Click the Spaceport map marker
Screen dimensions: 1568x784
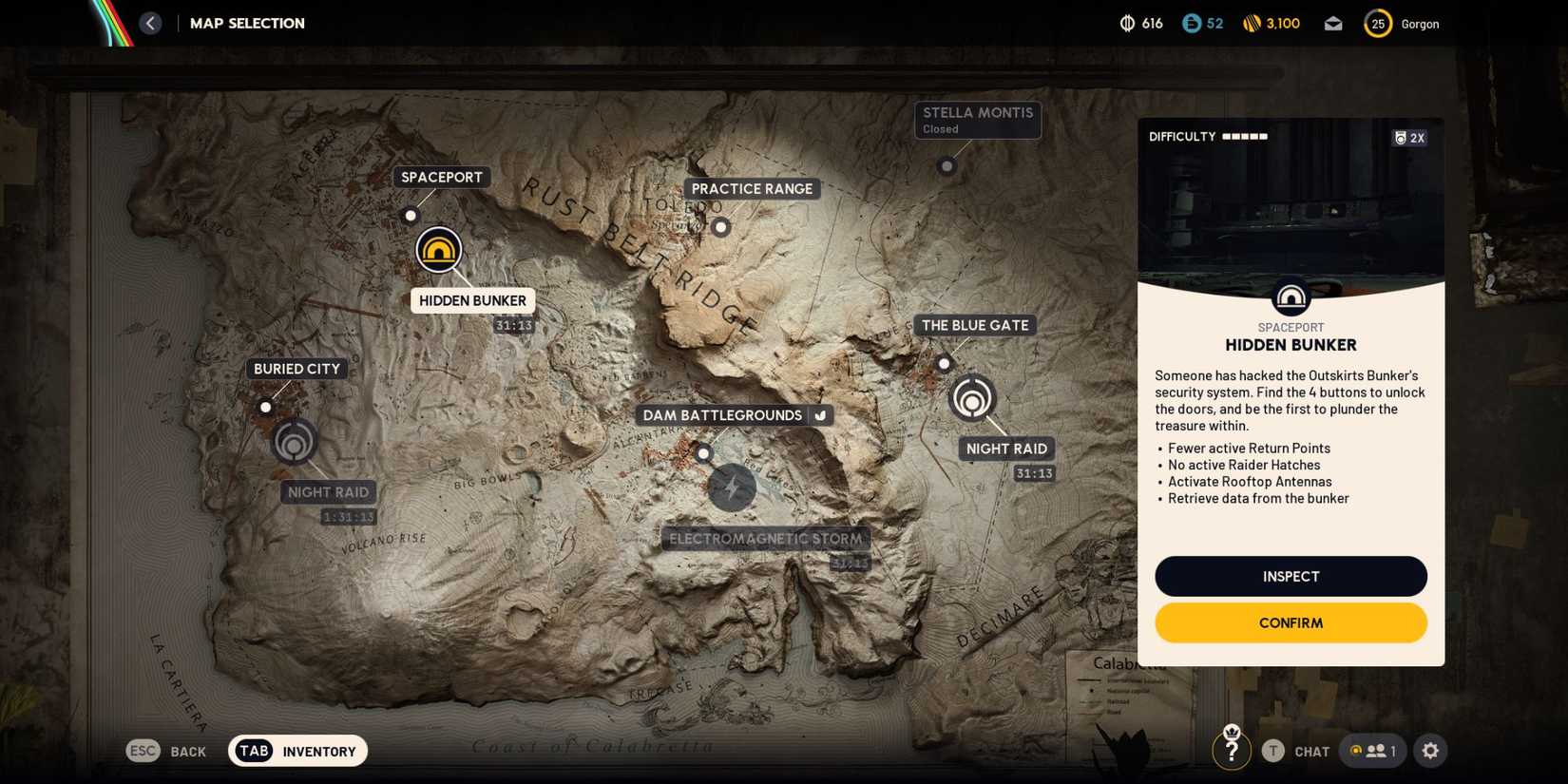pos(410,215)
